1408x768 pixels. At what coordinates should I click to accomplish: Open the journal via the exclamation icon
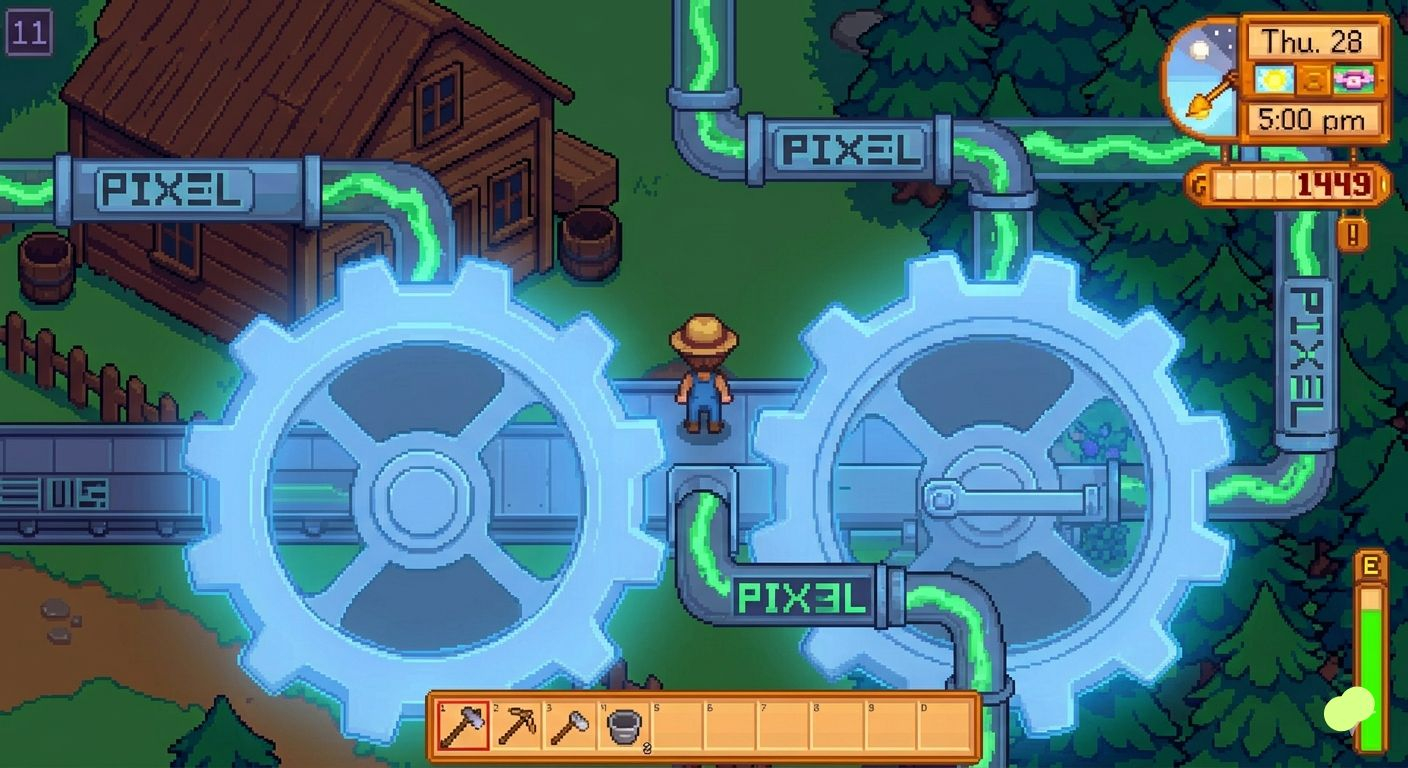point(1355,233)
